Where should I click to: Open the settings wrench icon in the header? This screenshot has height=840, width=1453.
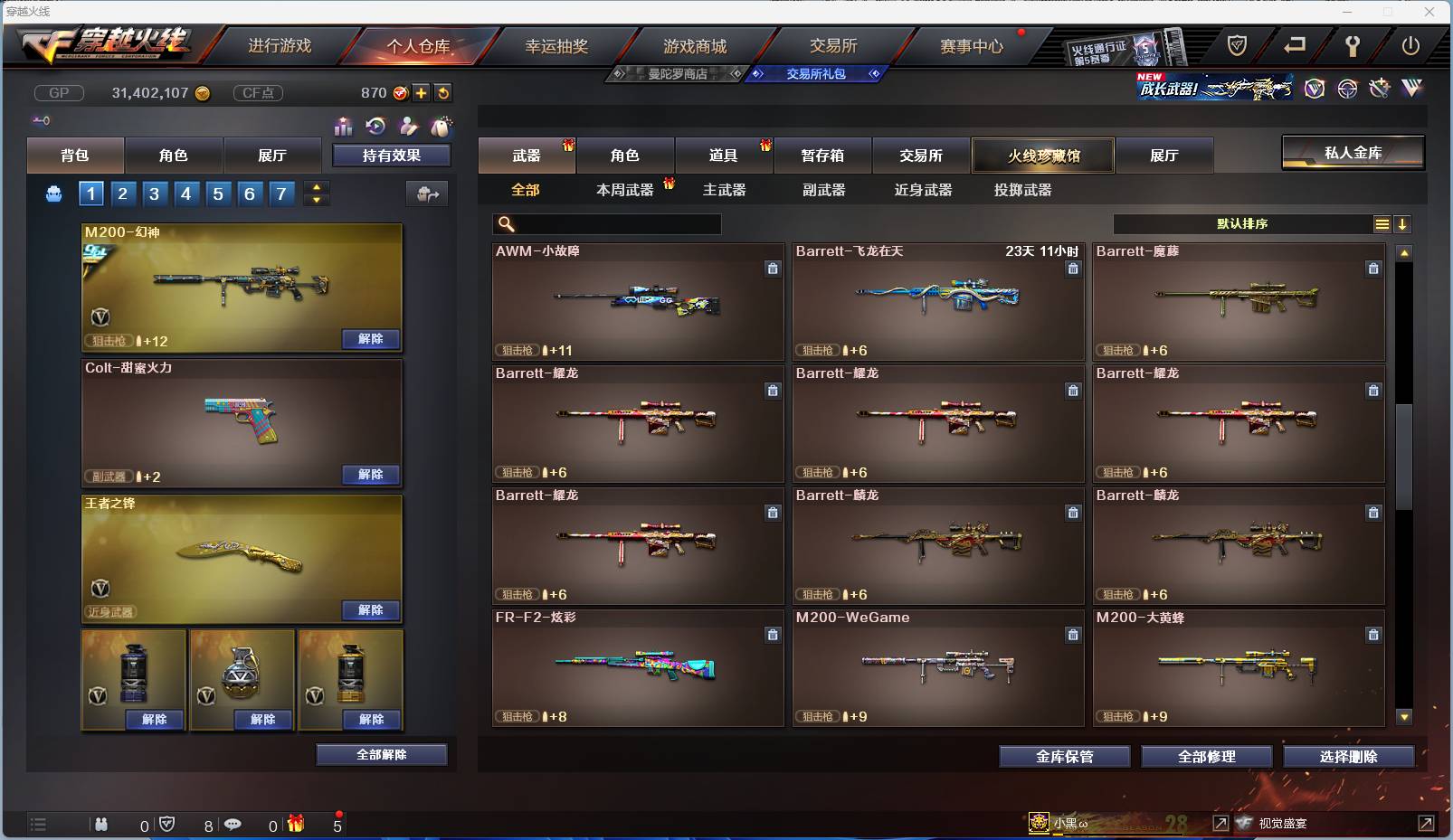pyautogui.click(x=1352, y=46)
